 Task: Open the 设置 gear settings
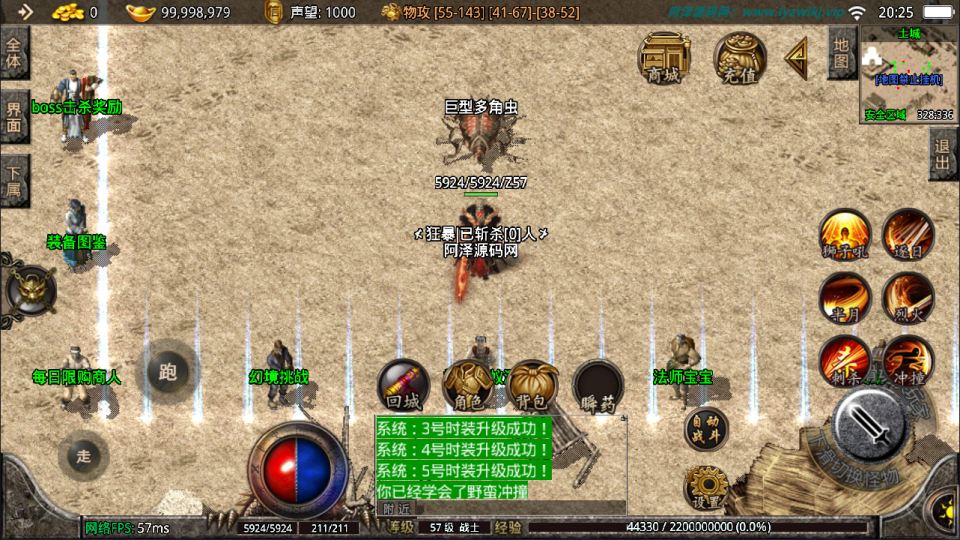pyautogui.click(x=706, y=487)
